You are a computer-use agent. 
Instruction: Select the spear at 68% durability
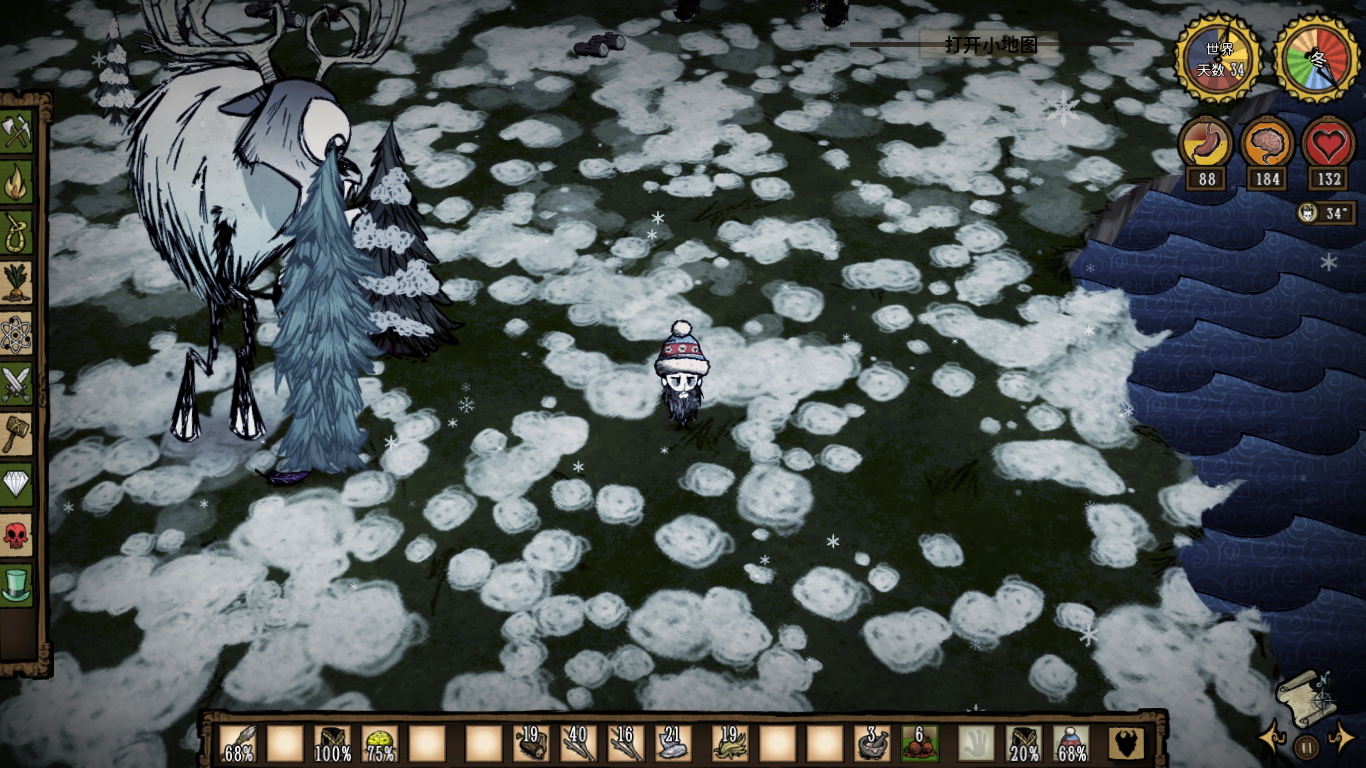[238, 743]
